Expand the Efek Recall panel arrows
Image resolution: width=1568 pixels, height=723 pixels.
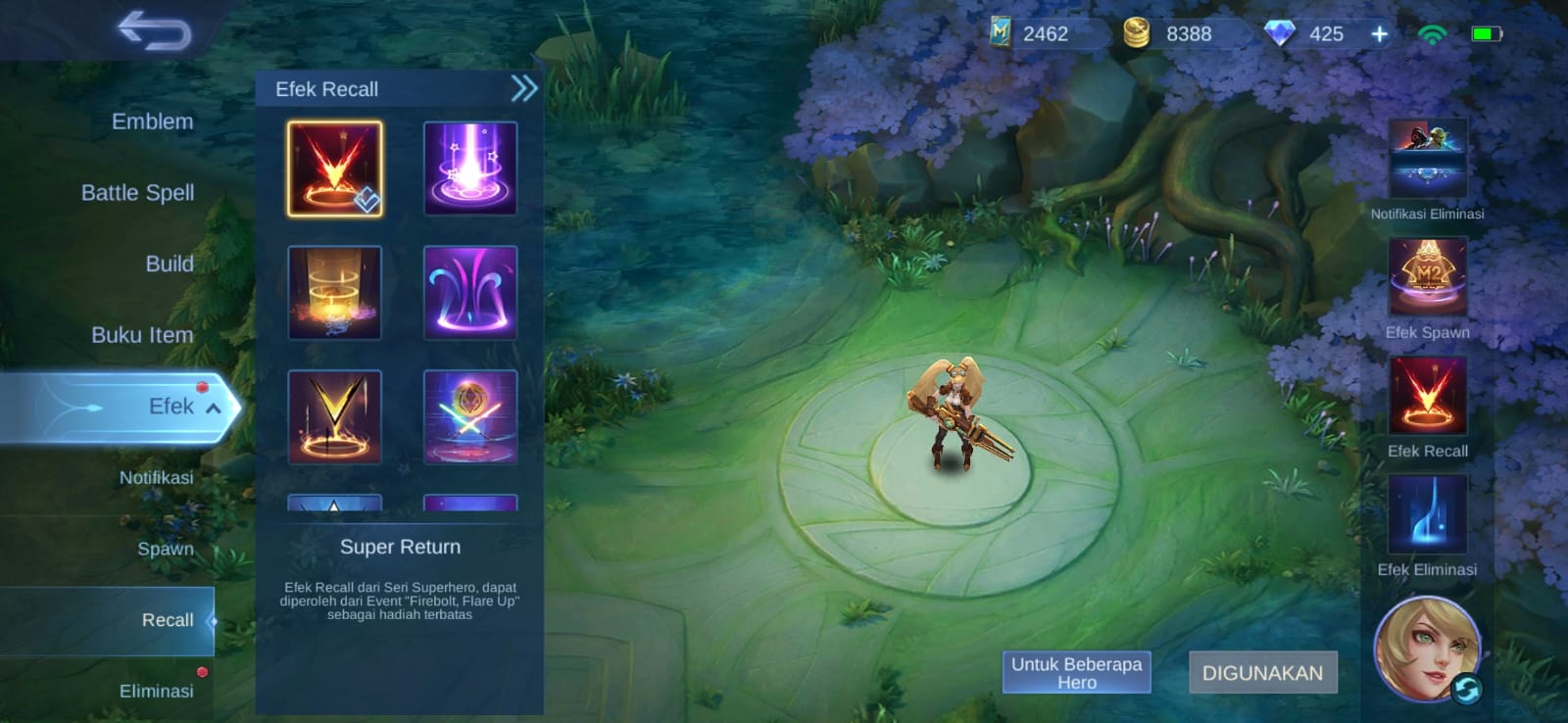coord(524,89)
